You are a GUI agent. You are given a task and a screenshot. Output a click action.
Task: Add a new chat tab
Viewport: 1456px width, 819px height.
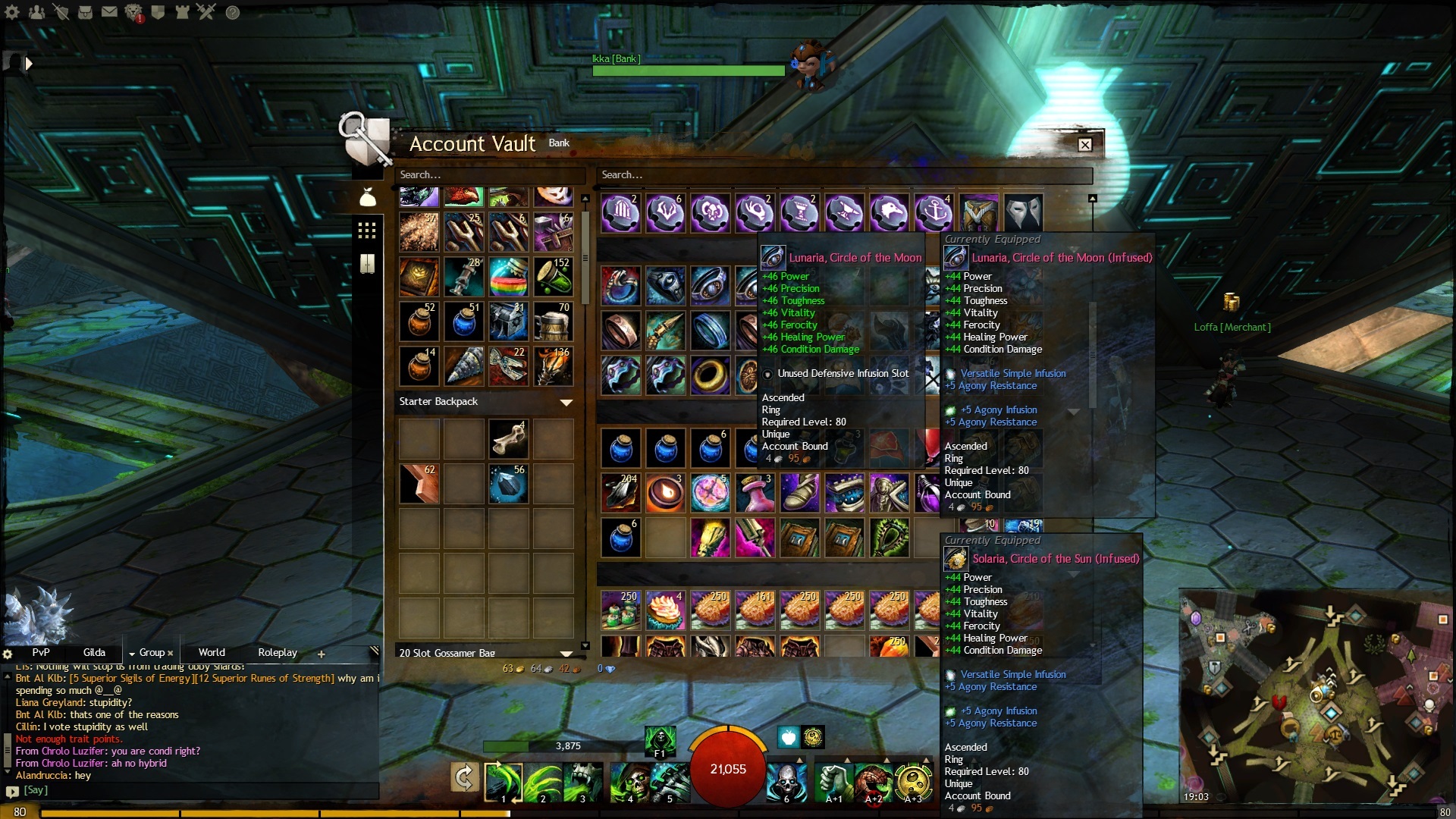click(x=321, y=654)
